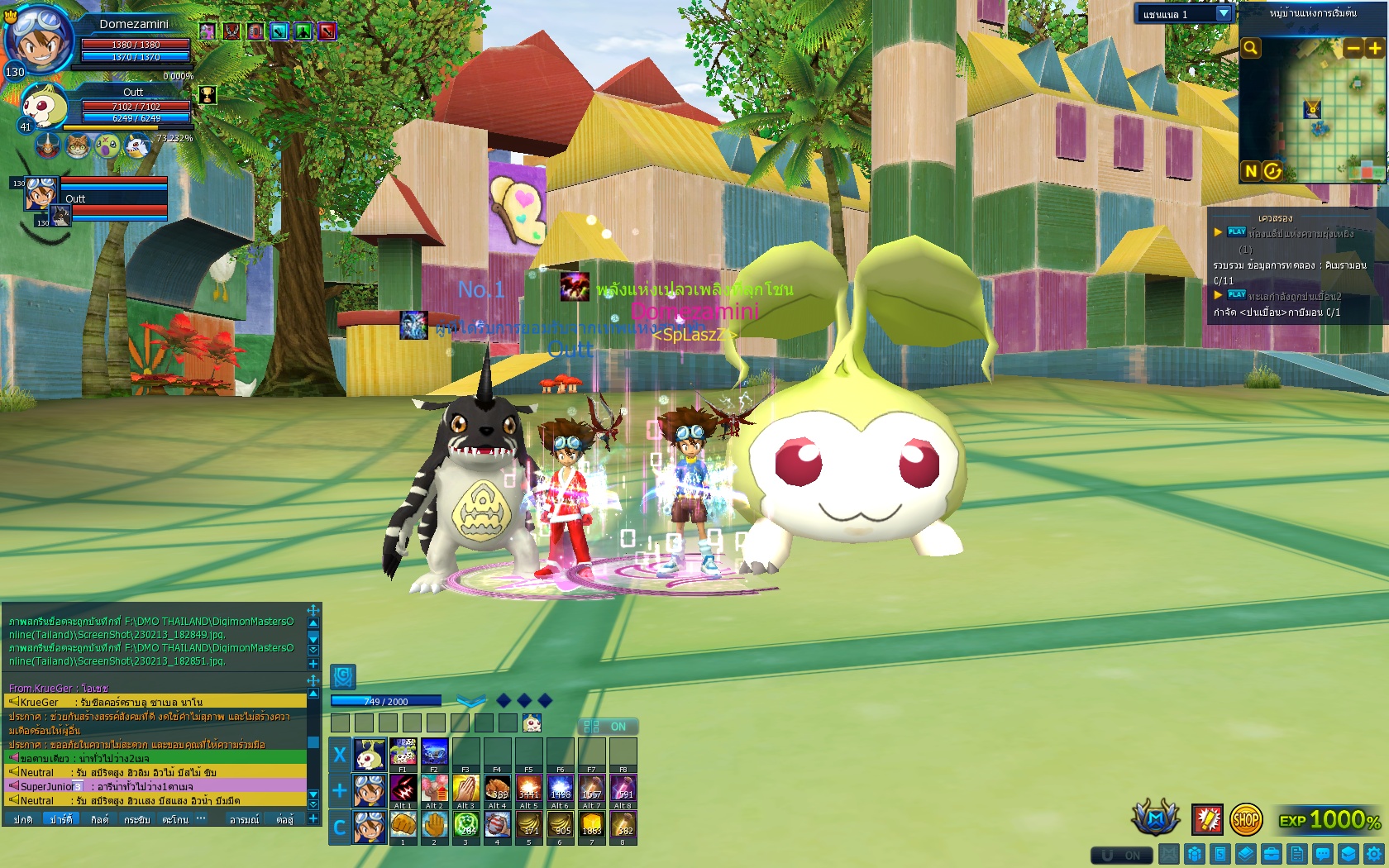Screen dimensions: 1389x868
Task: Open the briefcase inventory icon
Action: point(1272,854)
